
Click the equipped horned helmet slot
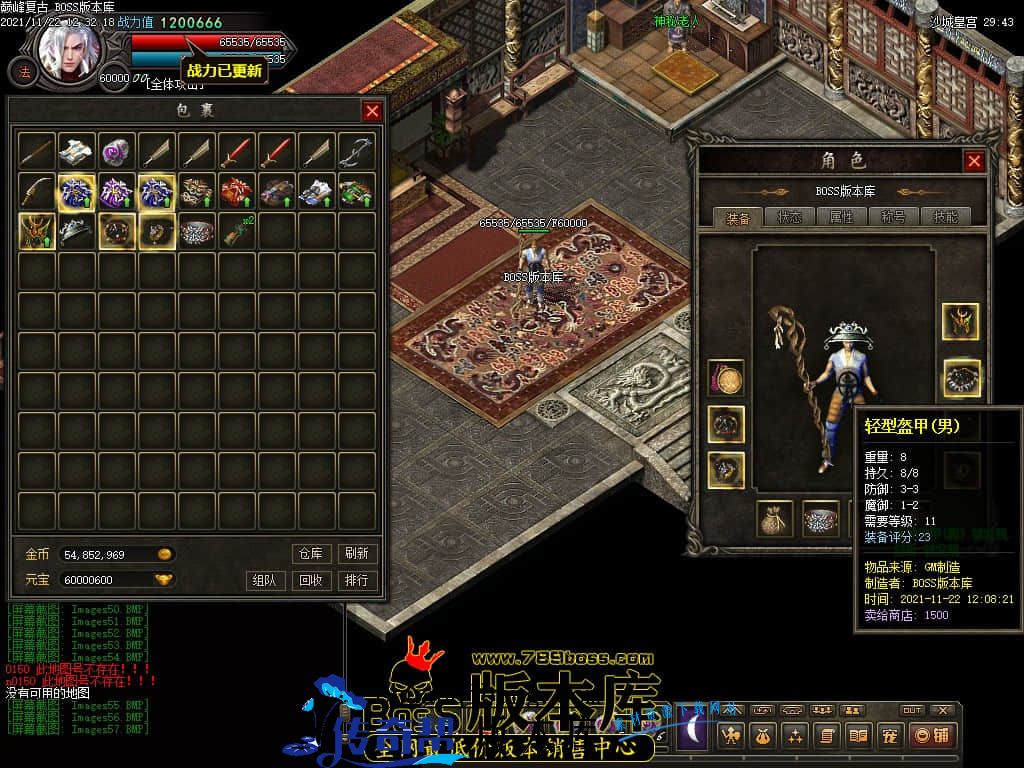(960, 321)
